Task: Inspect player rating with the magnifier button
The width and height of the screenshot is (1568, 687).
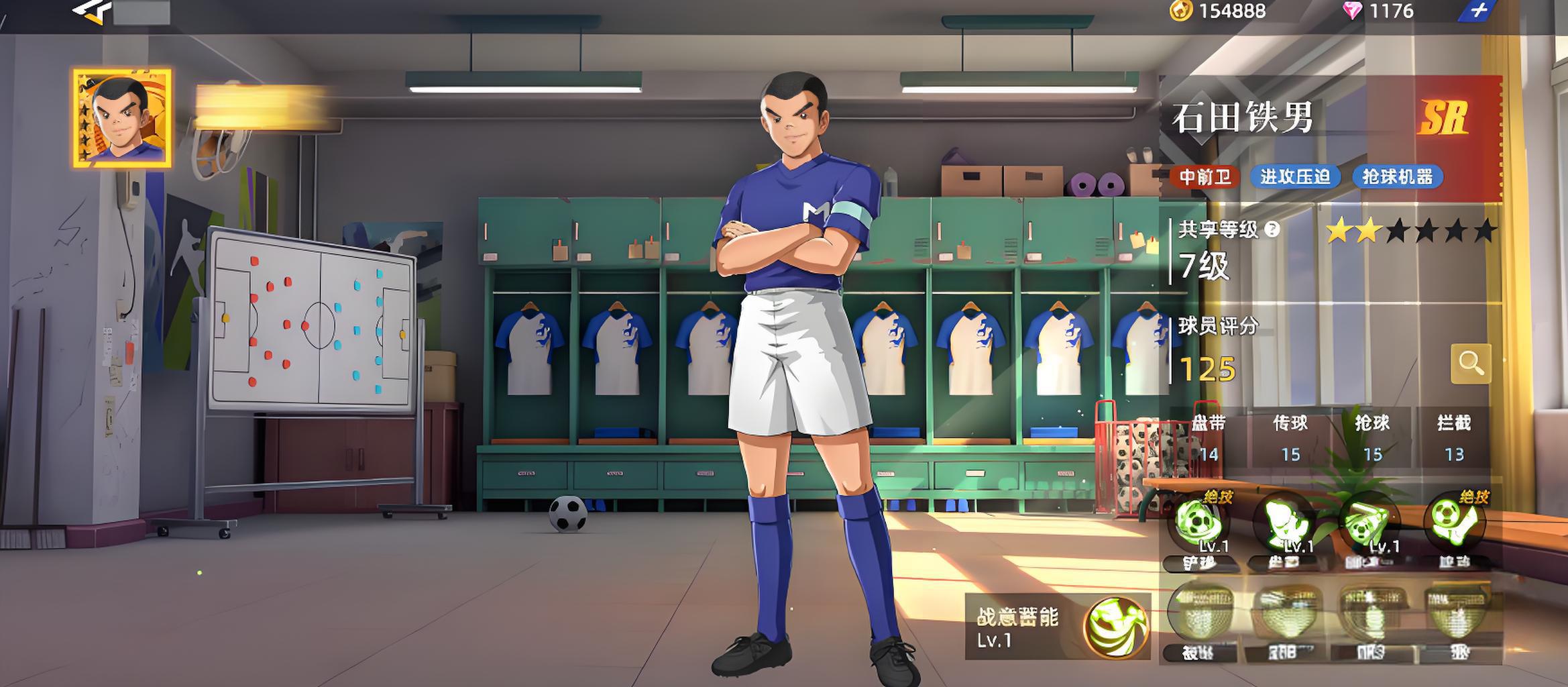Action: click(1470, 364)
